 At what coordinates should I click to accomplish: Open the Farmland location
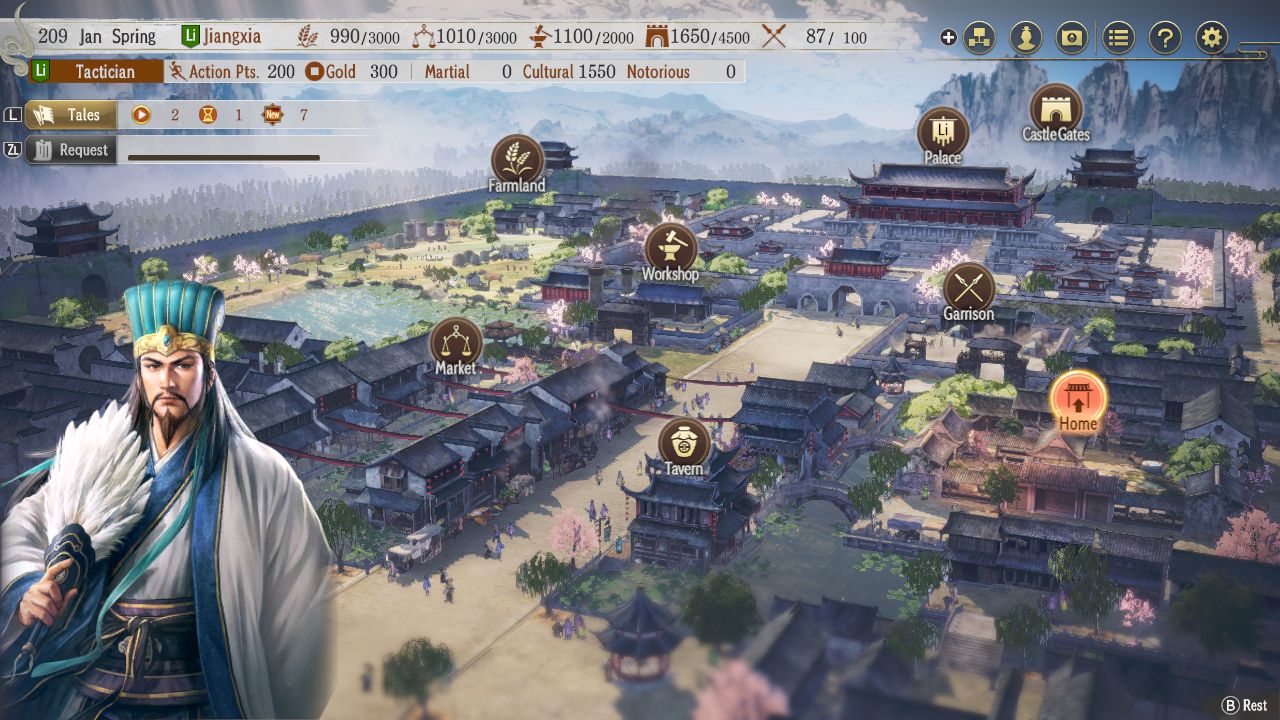pyautogui.click(x=517, y=160)
